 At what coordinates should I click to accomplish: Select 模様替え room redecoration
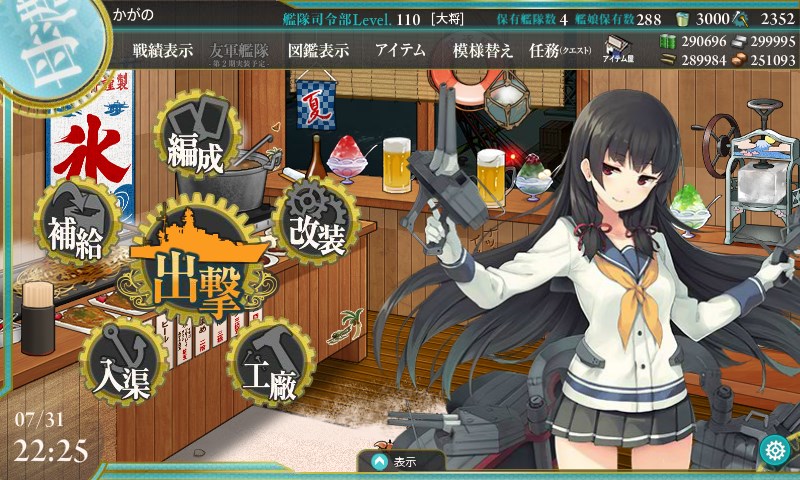coord(483,50)
